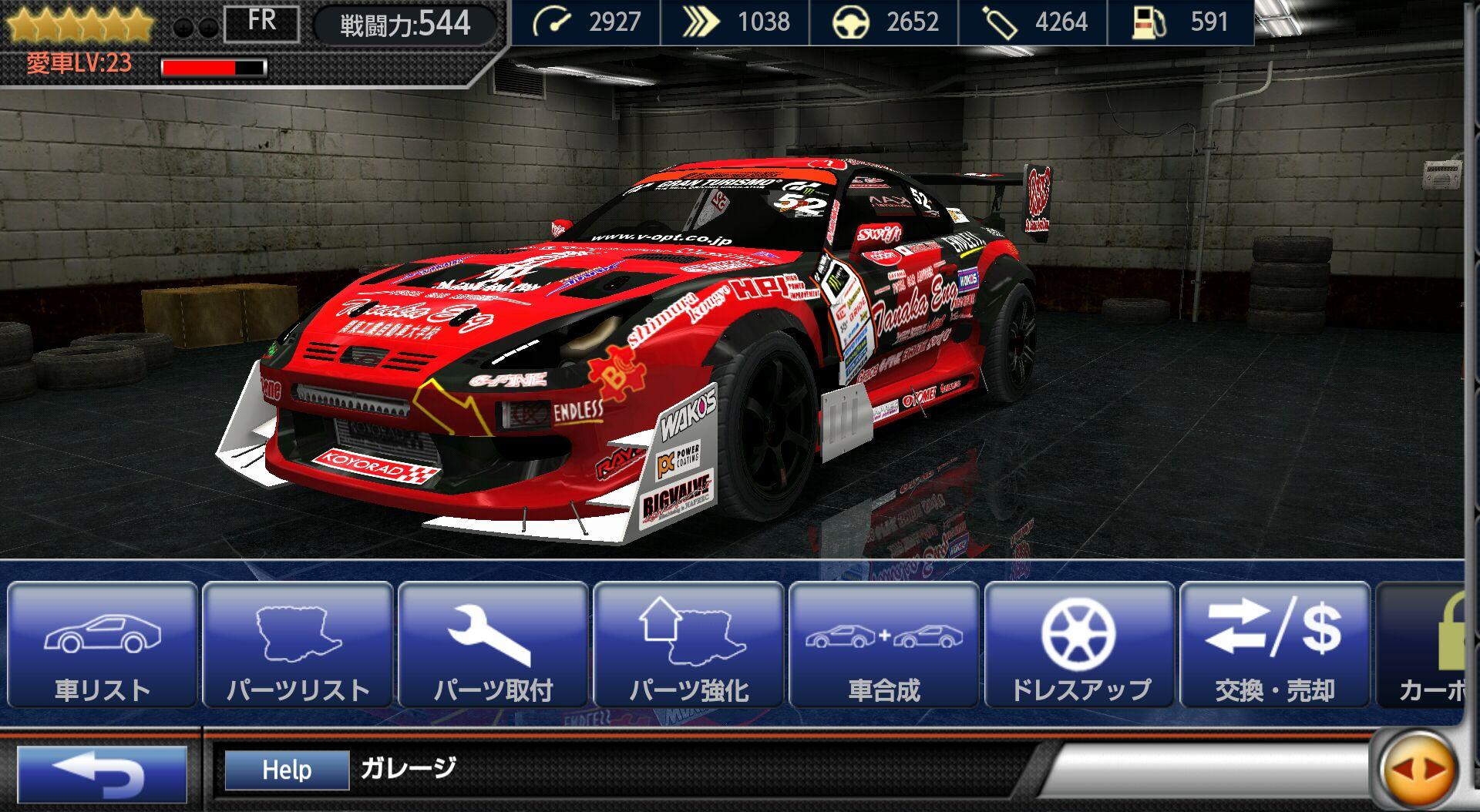
Task: Open the 車リスト car list
Action: [x=103, y=646]
